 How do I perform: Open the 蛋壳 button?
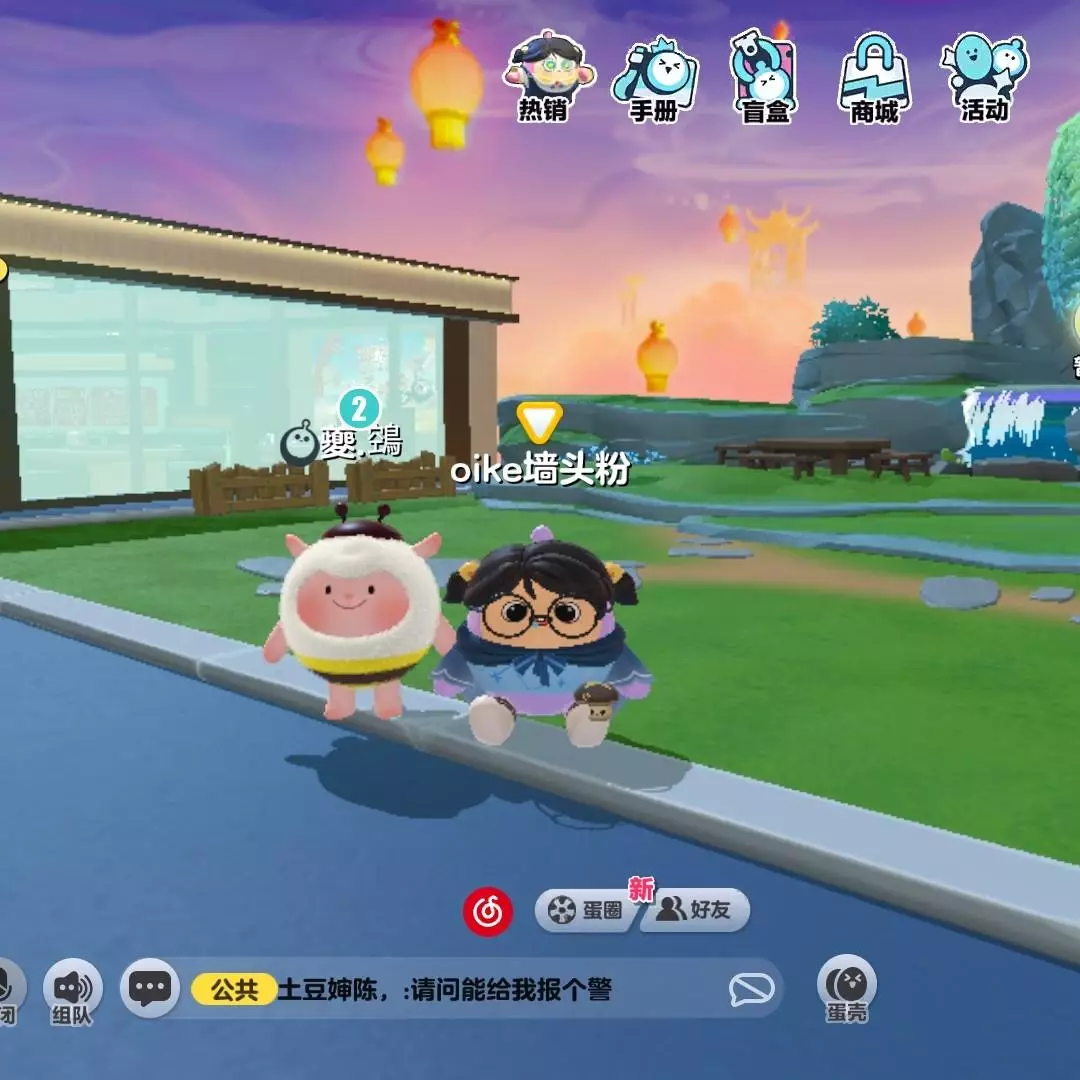point(847,986)
